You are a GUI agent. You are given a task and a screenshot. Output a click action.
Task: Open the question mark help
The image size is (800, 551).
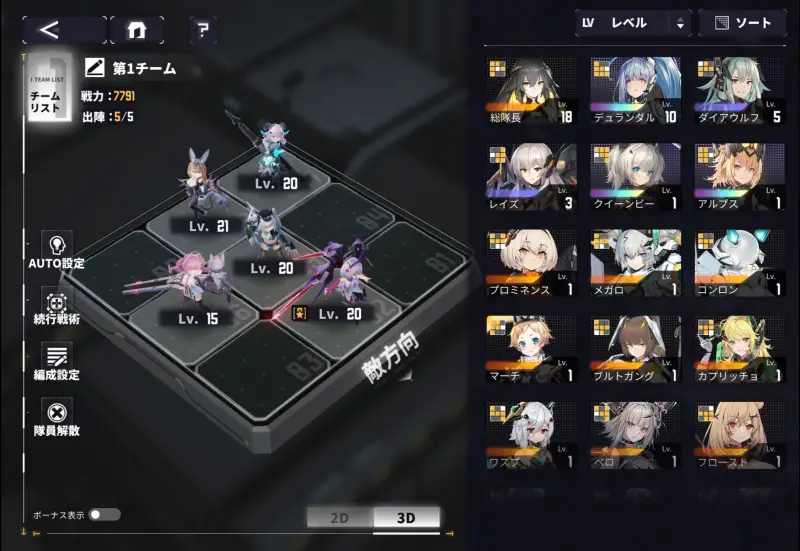coord(202,30)
